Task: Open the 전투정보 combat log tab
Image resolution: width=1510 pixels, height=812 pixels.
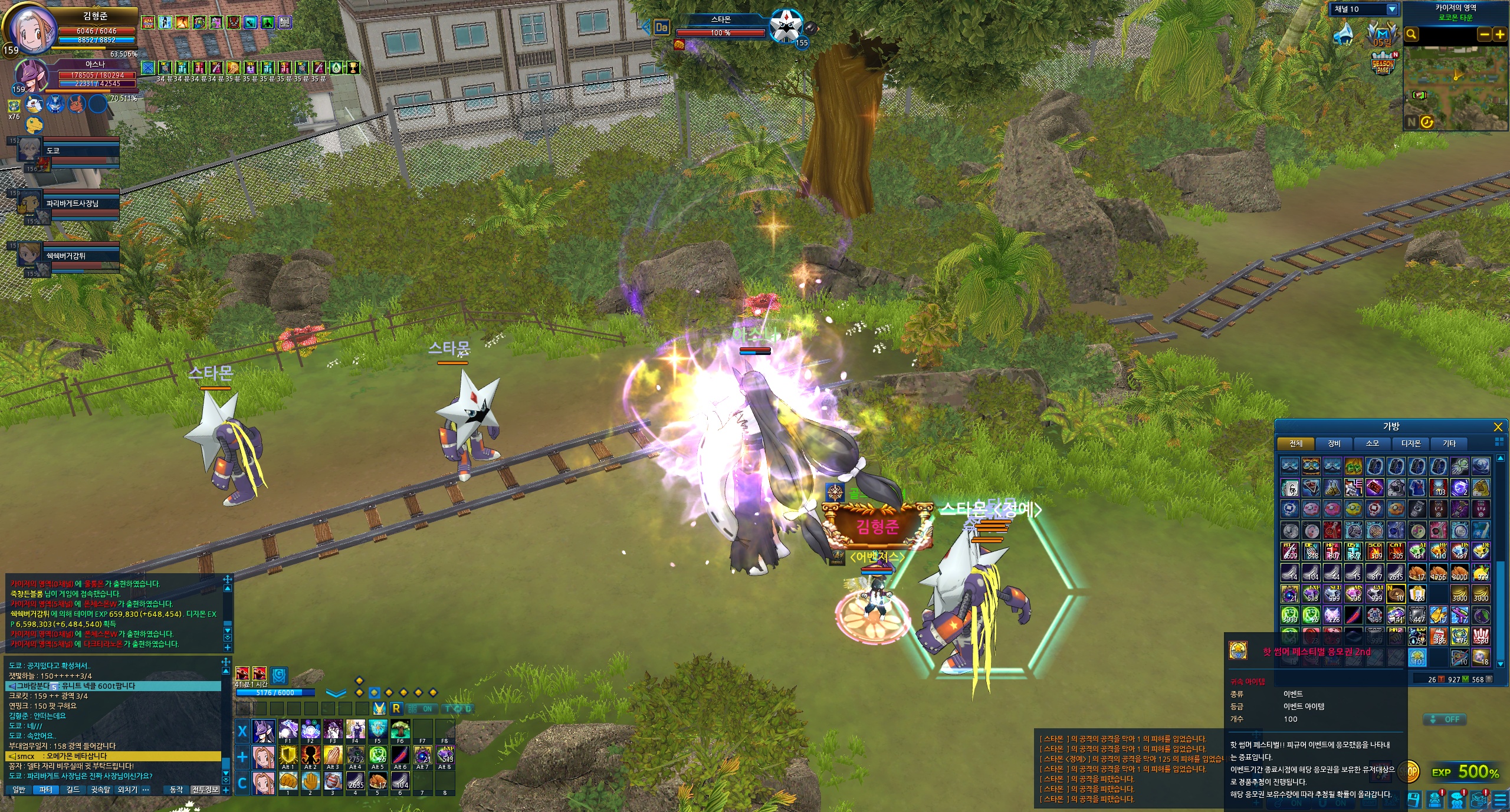Action: pos(205,790)
